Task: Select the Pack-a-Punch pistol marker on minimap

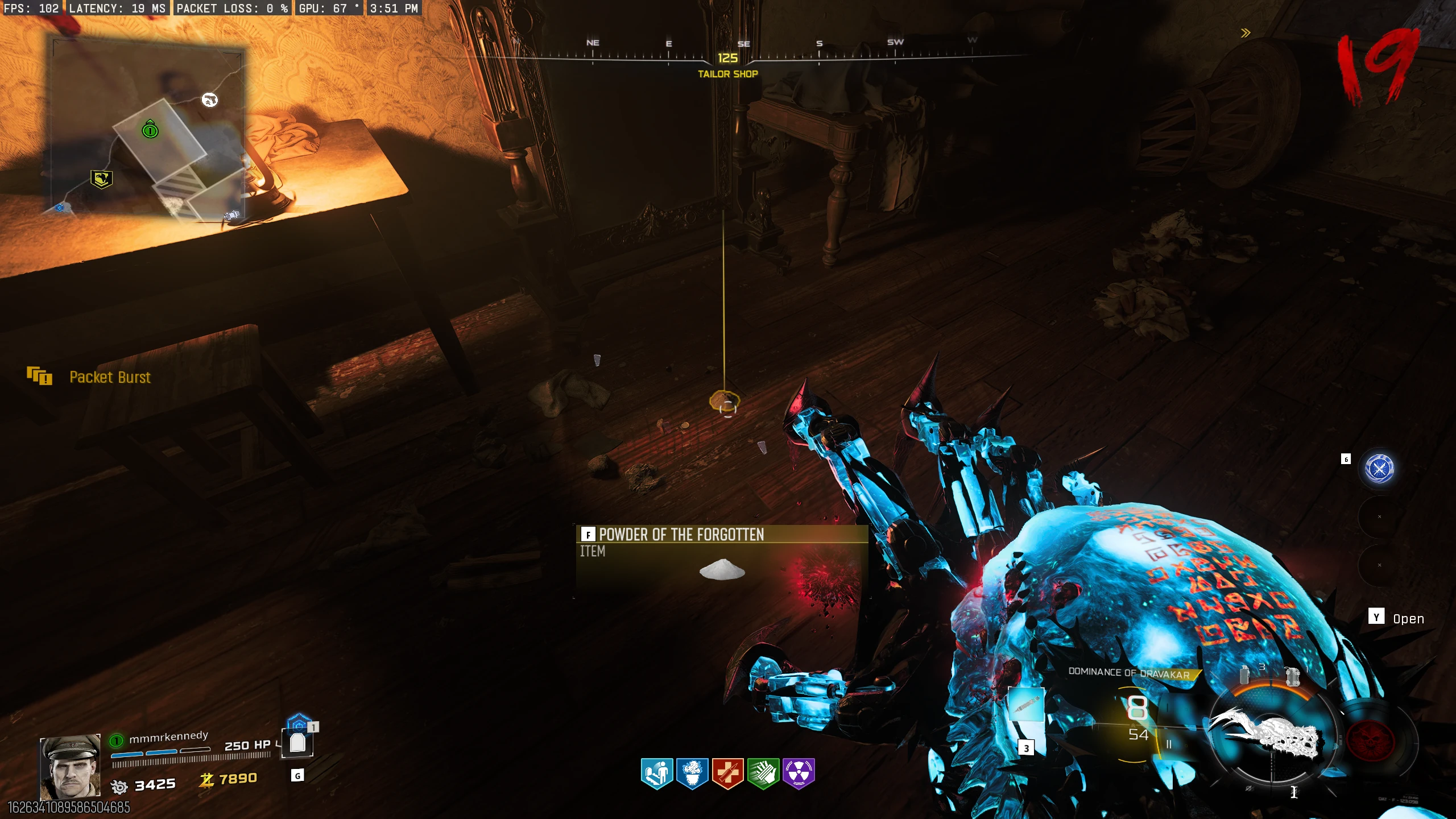Action: tap(210, 100)
